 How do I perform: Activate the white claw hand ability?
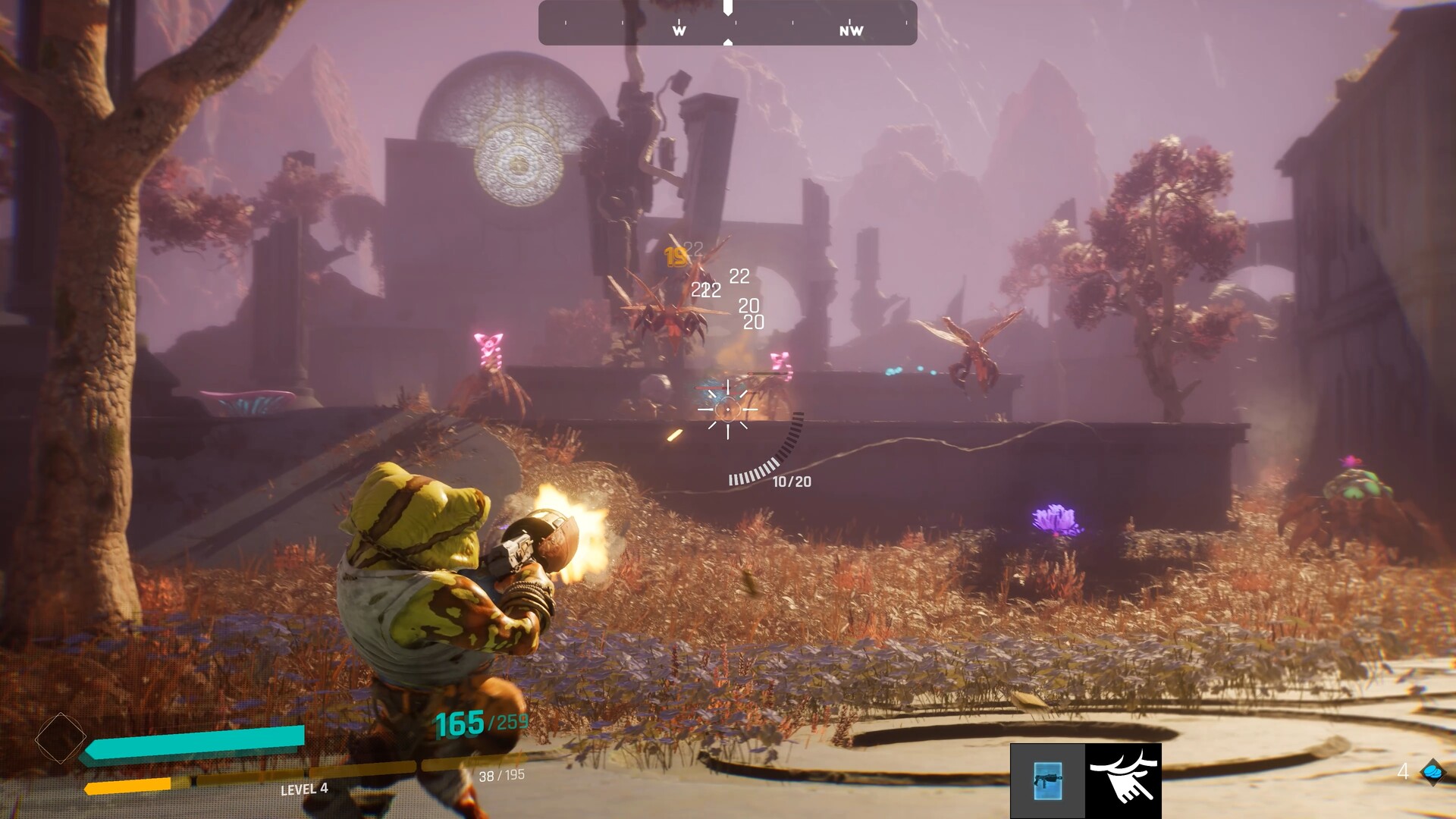coord(1123,780)
